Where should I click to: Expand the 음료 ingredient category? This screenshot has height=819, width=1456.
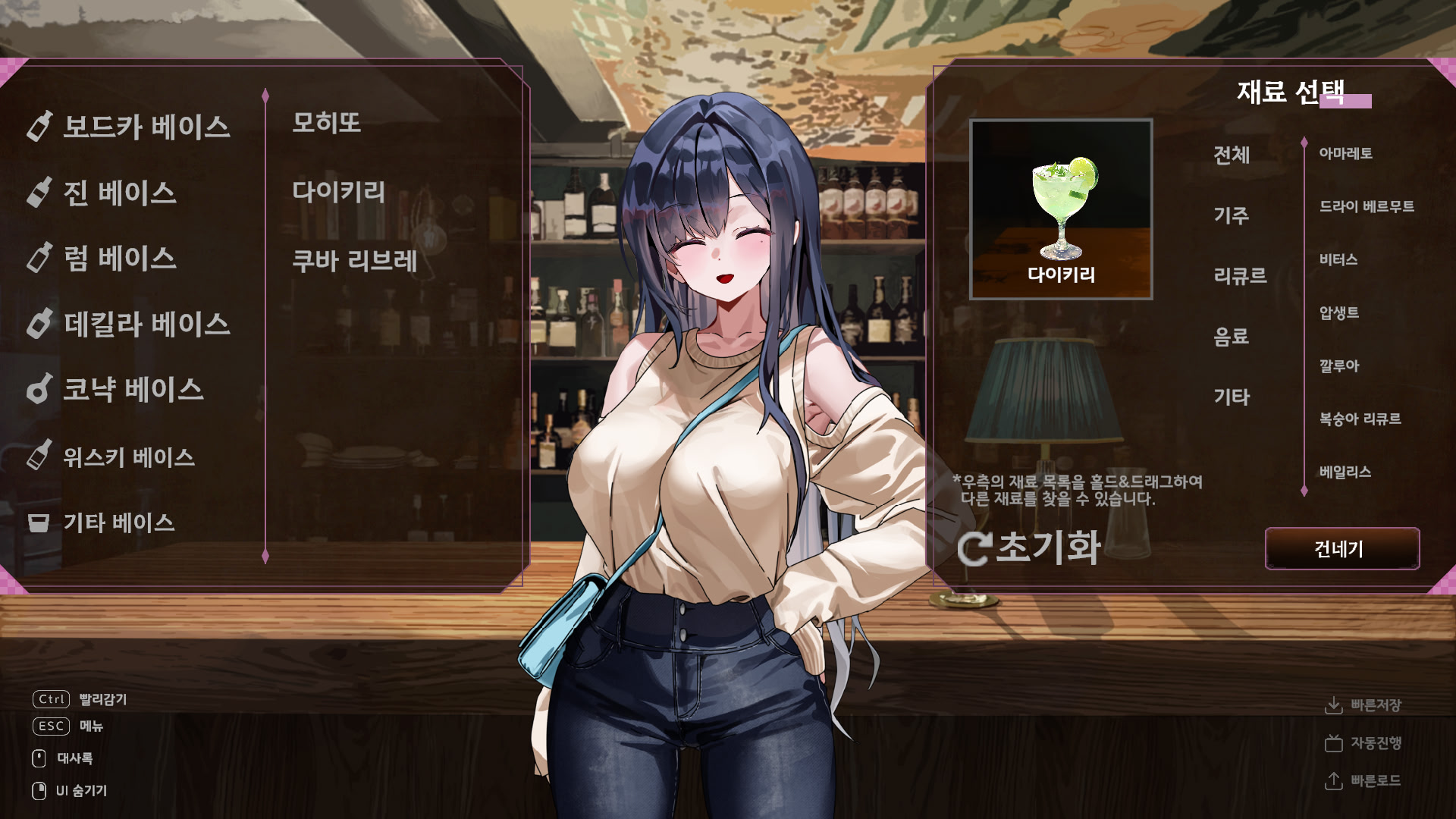[1233, 337]
